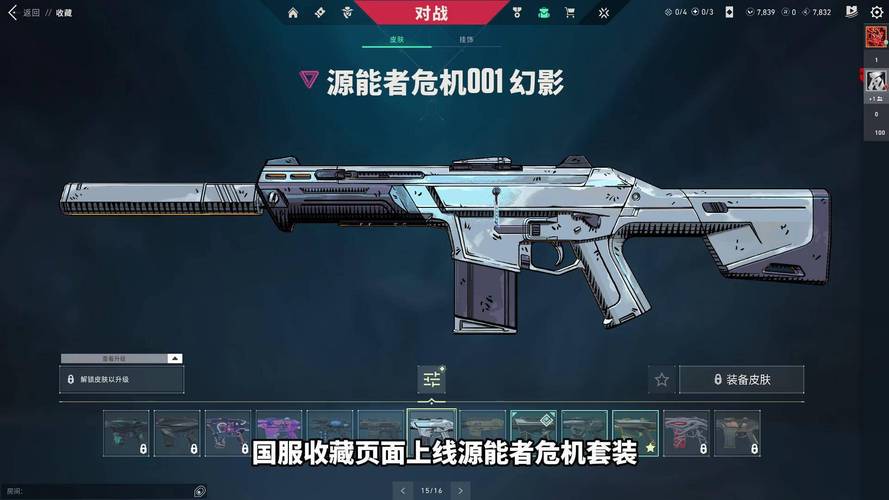
Task: Go to previous skin page arrow
Action: click(404, 490)
